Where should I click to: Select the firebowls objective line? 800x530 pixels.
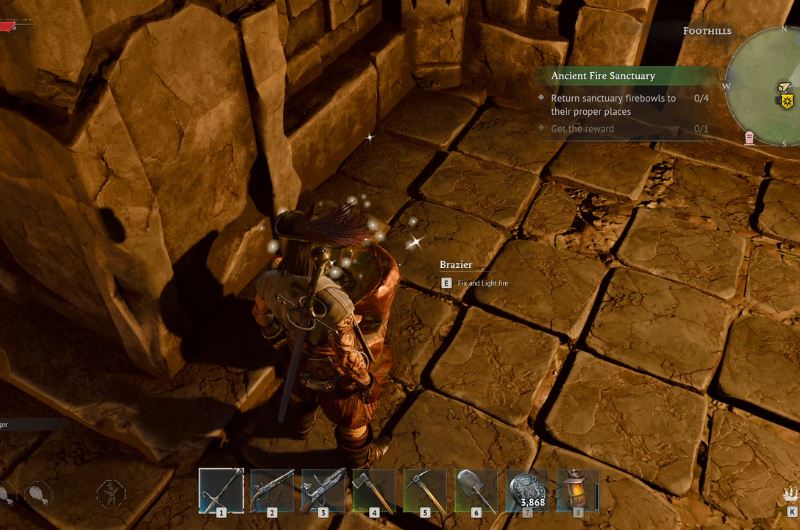pos(610,105)
